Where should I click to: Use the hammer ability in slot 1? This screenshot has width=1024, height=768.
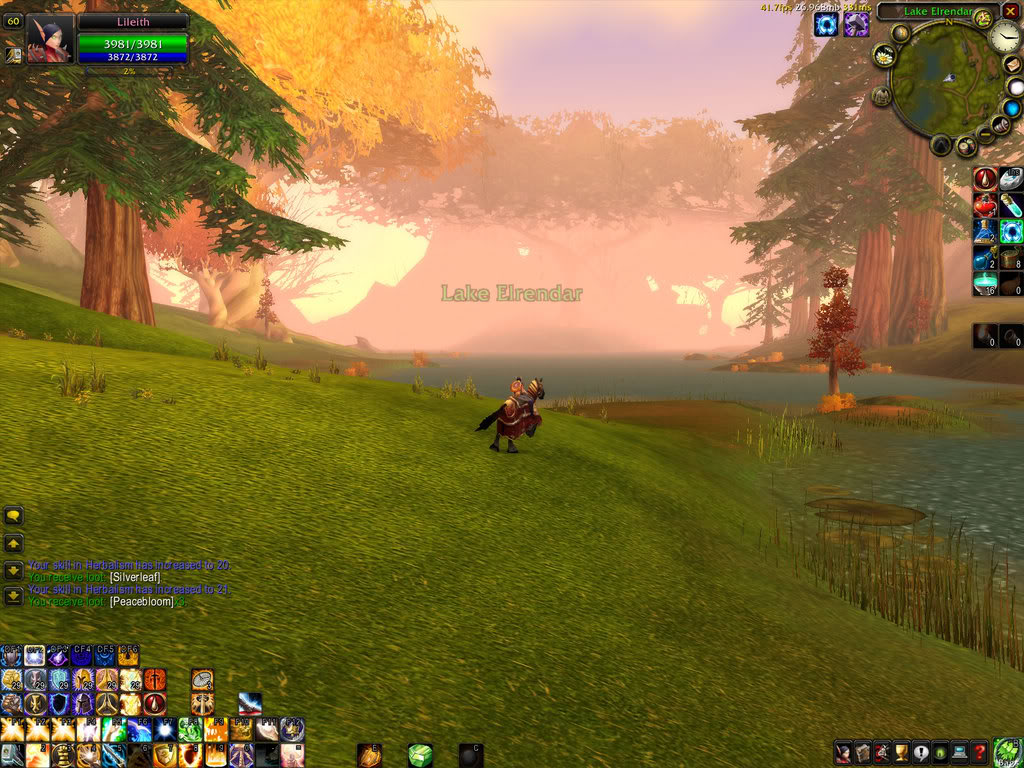point(12,754)
